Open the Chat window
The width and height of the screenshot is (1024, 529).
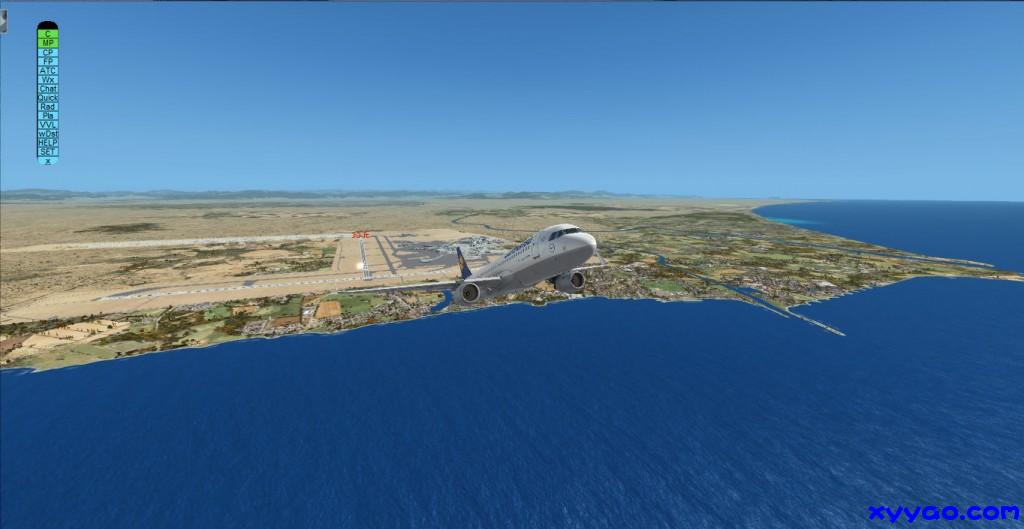[x=47, y=88]
